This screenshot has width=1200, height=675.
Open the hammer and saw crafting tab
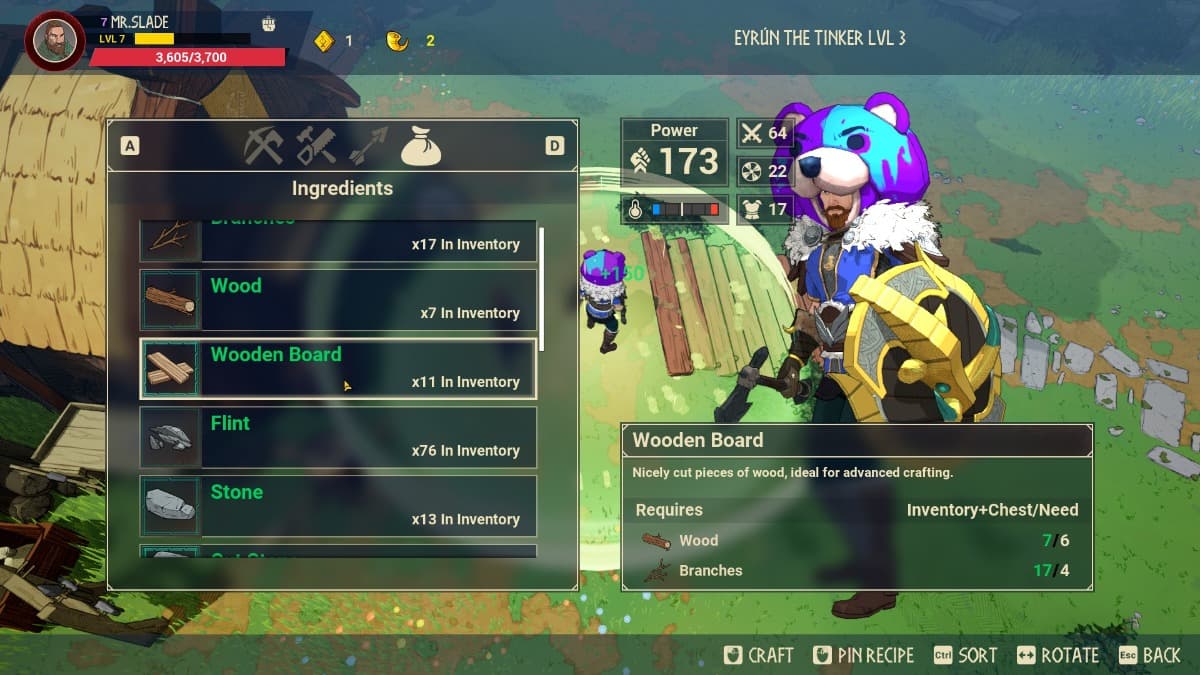tap(316, 146)
